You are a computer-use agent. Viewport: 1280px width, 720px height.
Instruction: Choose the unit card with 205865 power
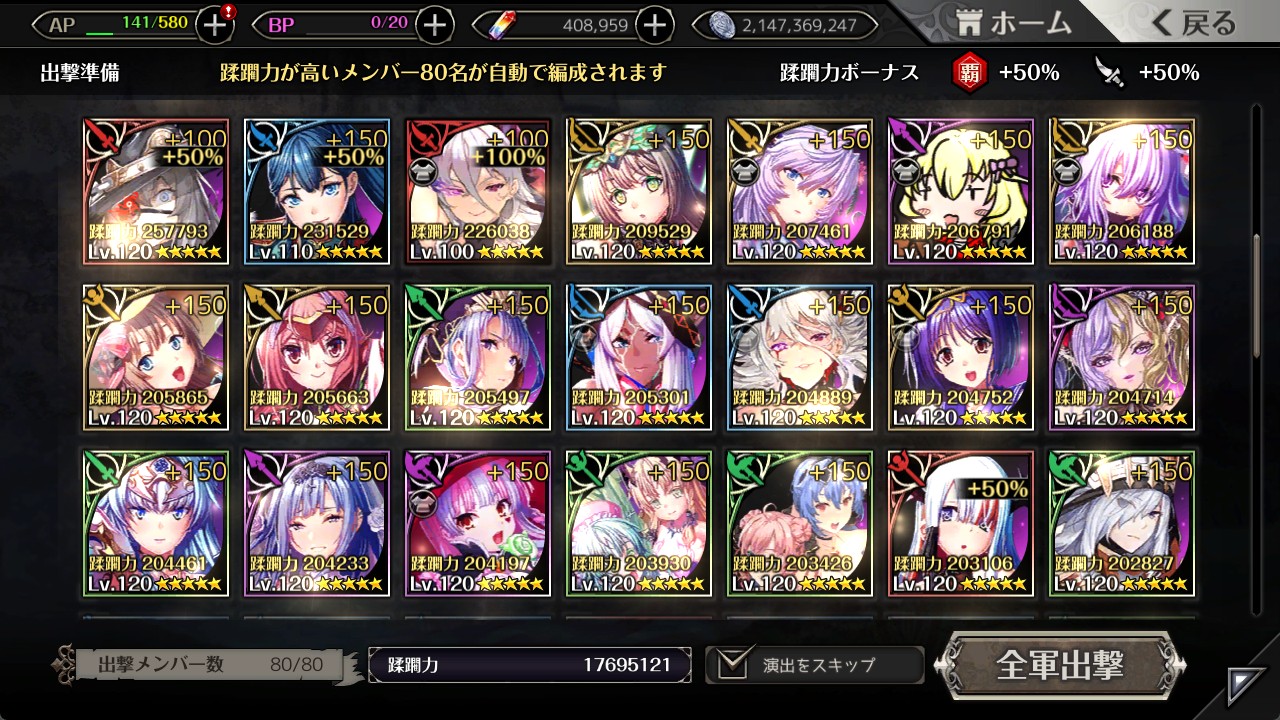[156, 358]
